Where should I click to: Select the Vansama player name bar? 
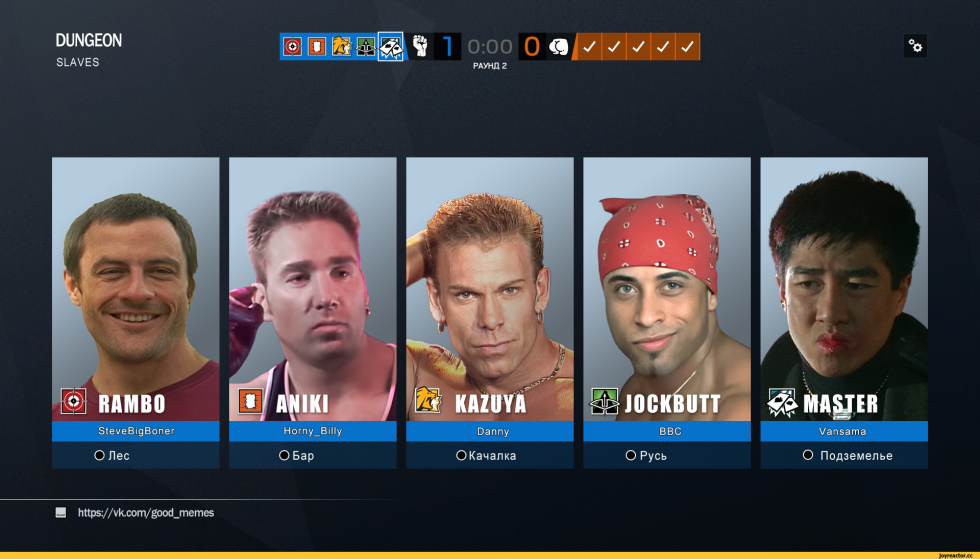pyautogui.click(x=843, y=432)
